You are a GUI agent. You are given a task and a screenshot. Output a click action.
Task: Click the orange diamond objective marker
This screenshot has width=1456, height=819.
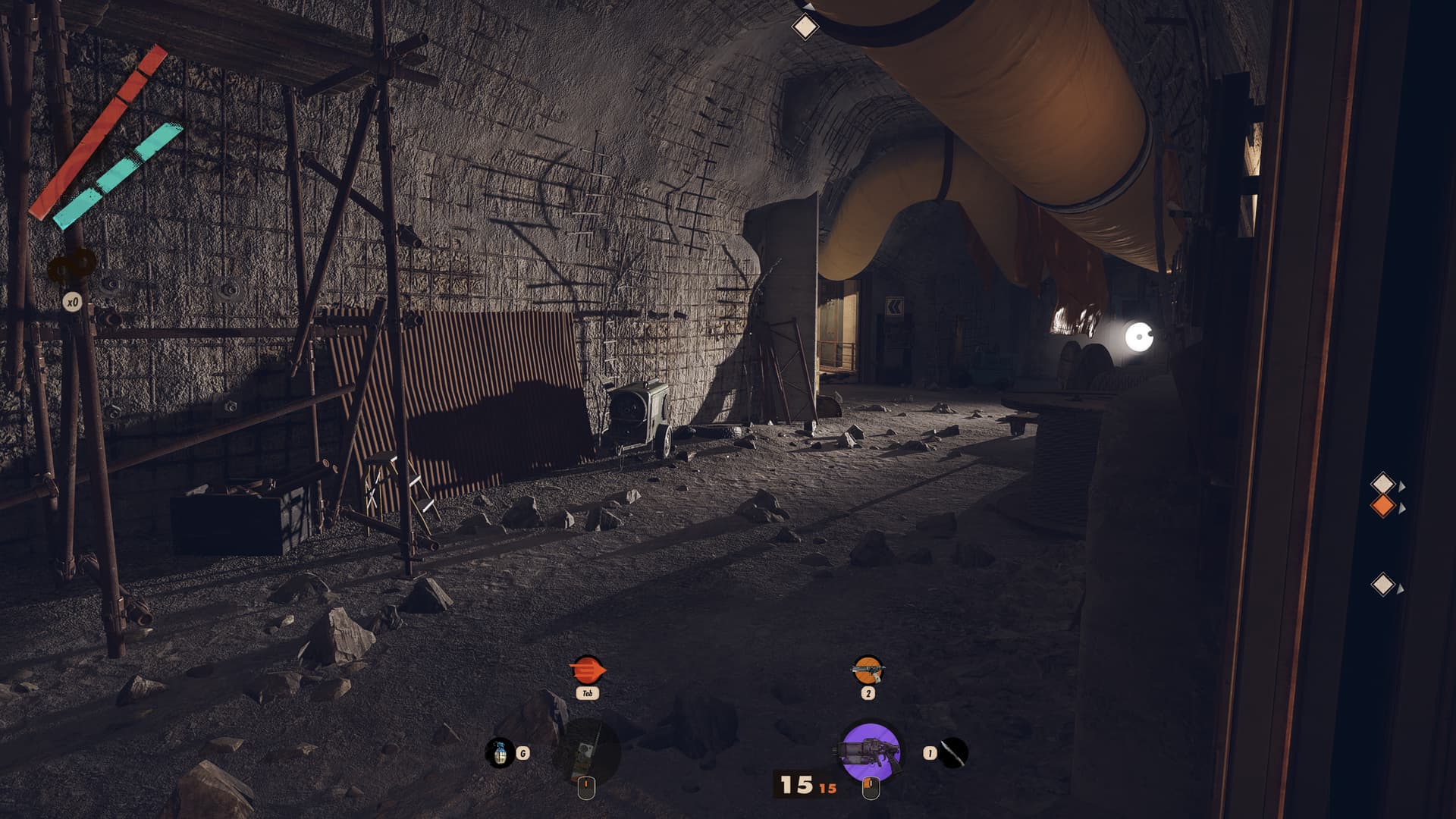pyautogui.click(x=1382, y=506)
